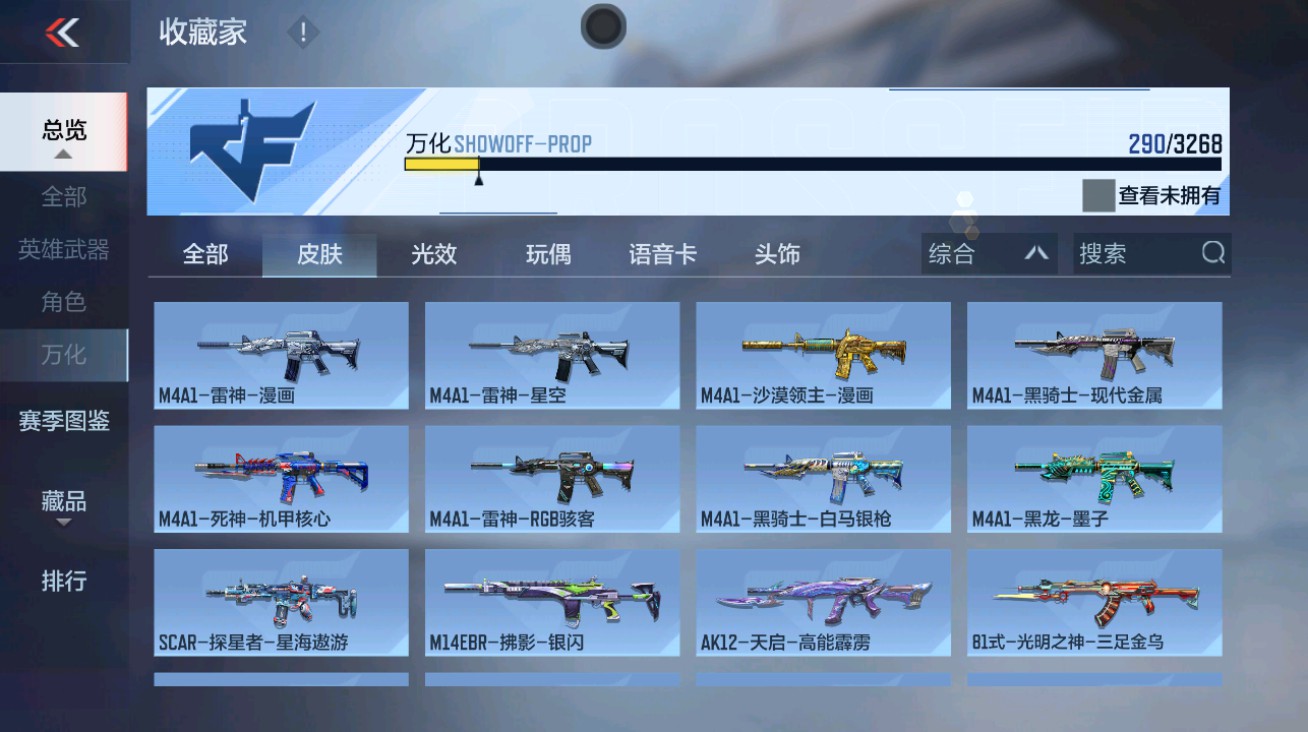Switch to the 头饰 tab
The width and height of the screenshot is (1308, 732).
[x=778, y=255]
